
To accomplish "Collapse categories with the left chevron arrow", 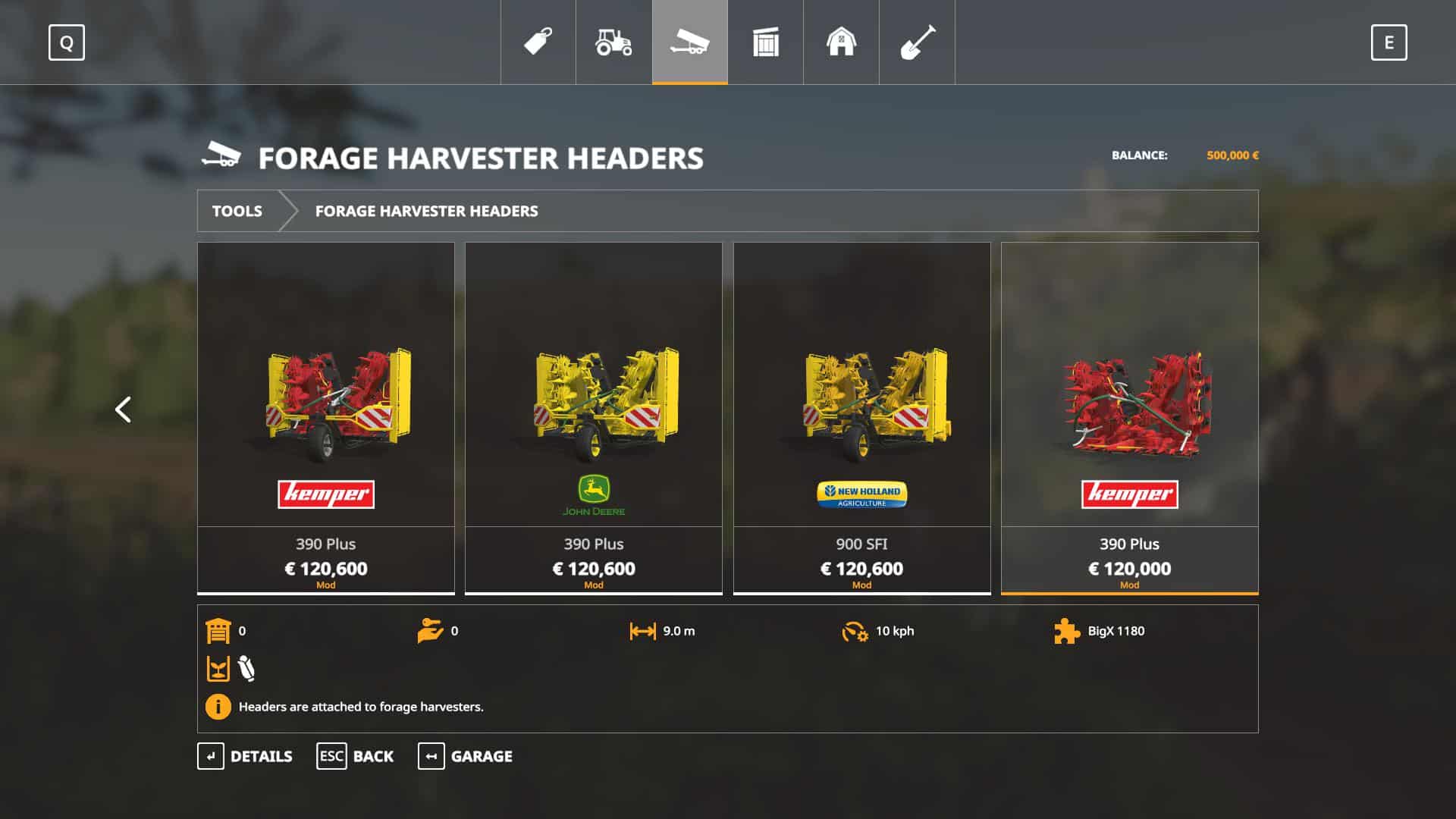I will [122, 409].
